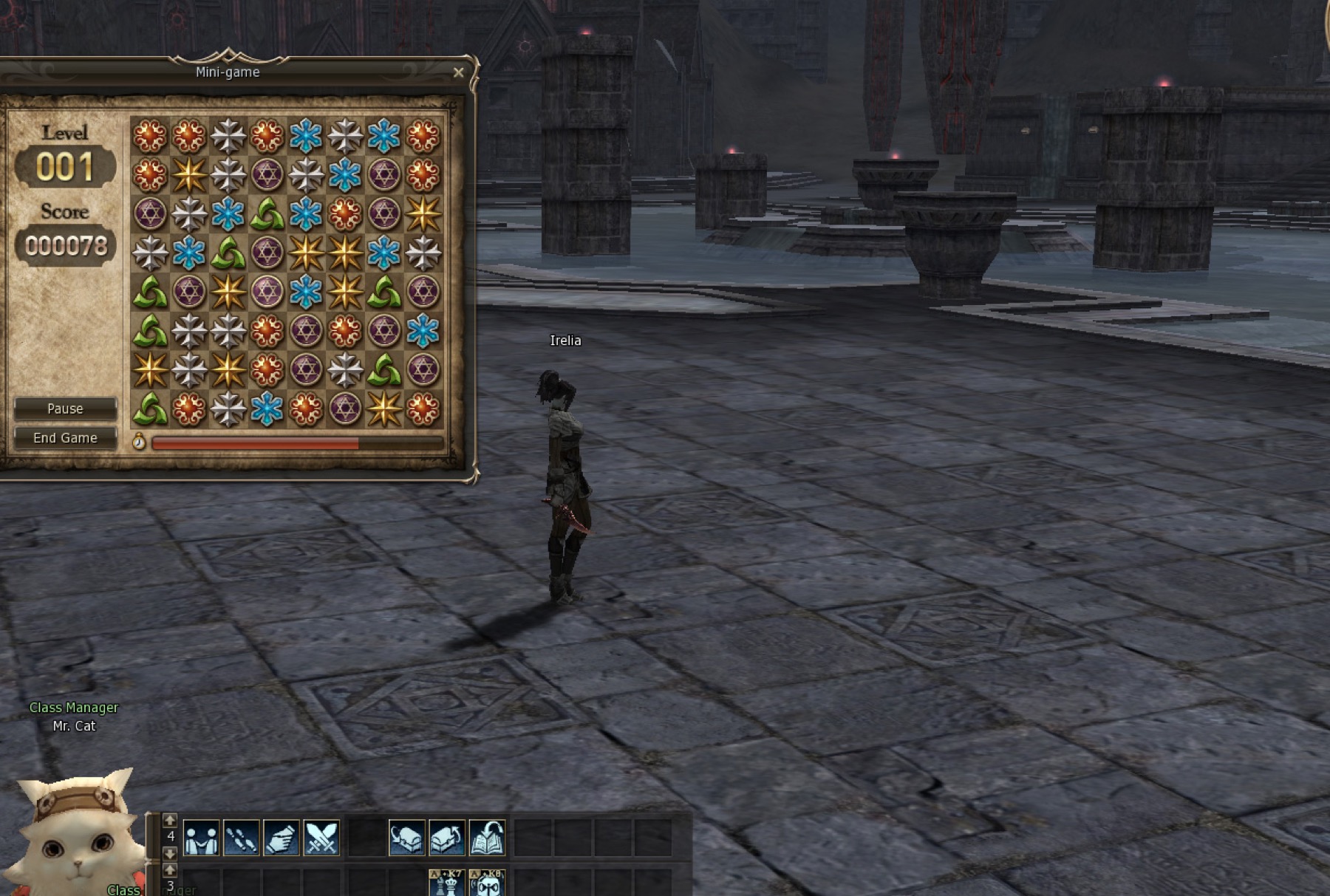1330x896 pixels.
Task: Use the chess pieces K7 hotbar item
Action: click(447, 883)
